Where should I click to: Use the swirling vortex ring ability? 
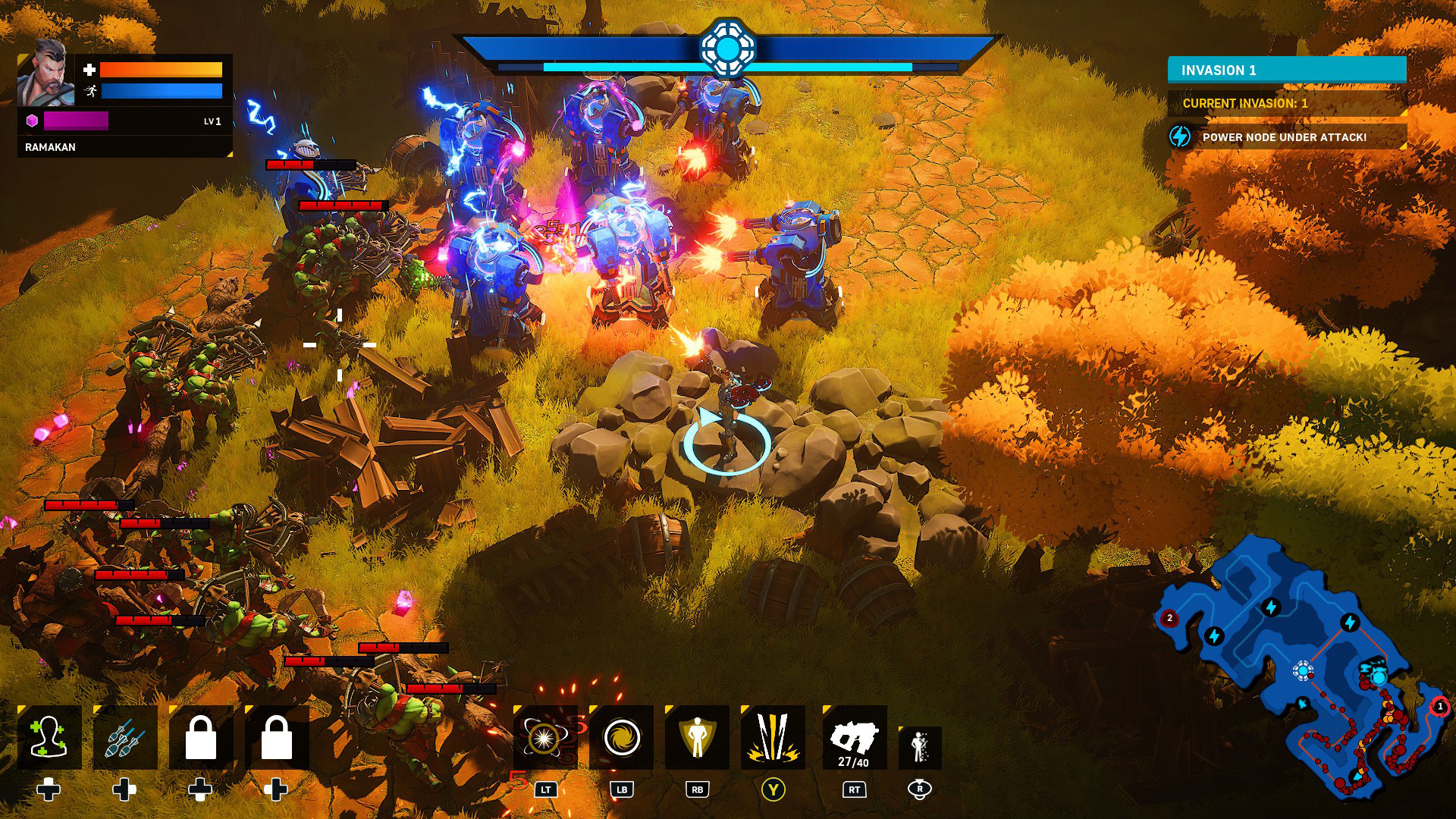621,738
